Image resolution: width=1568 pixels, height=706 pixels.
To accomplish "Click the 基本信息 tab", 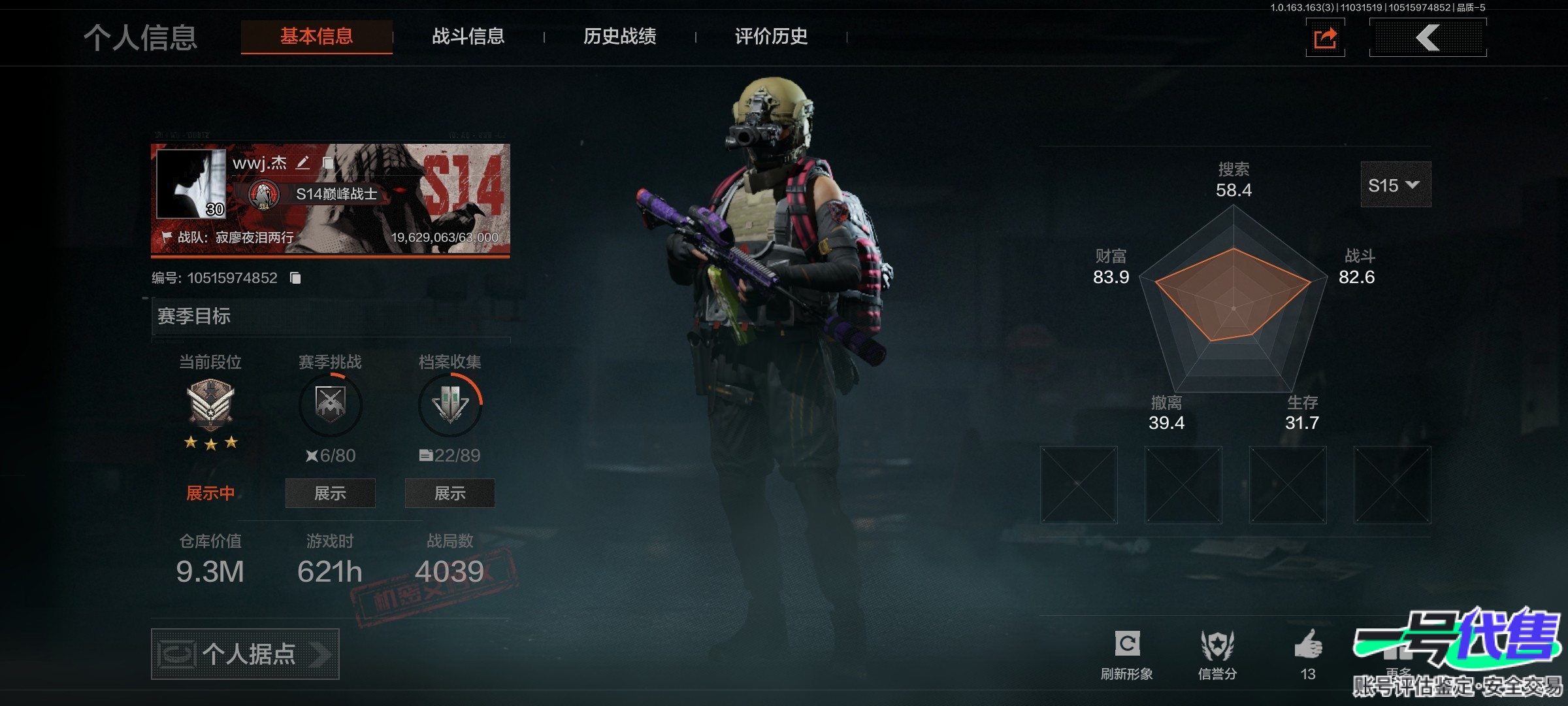I will point(317,37).
